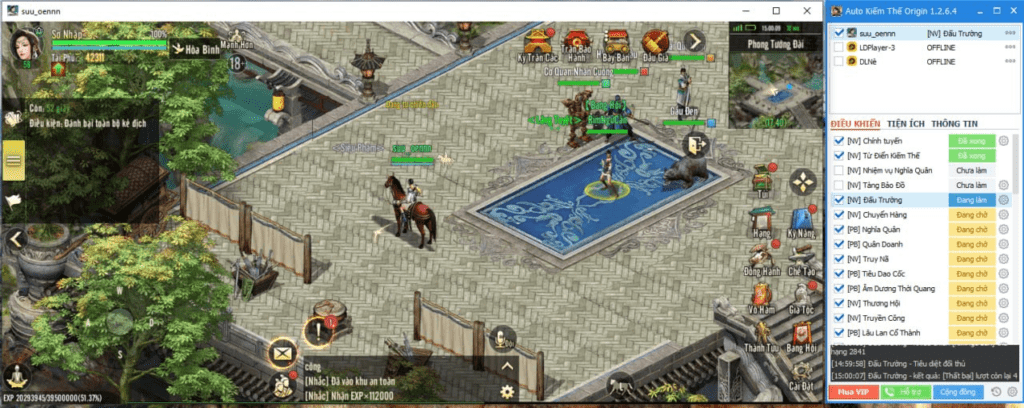Open the Gia Tộc family menu
The image size is (1024, 408).
coord(802,297)
